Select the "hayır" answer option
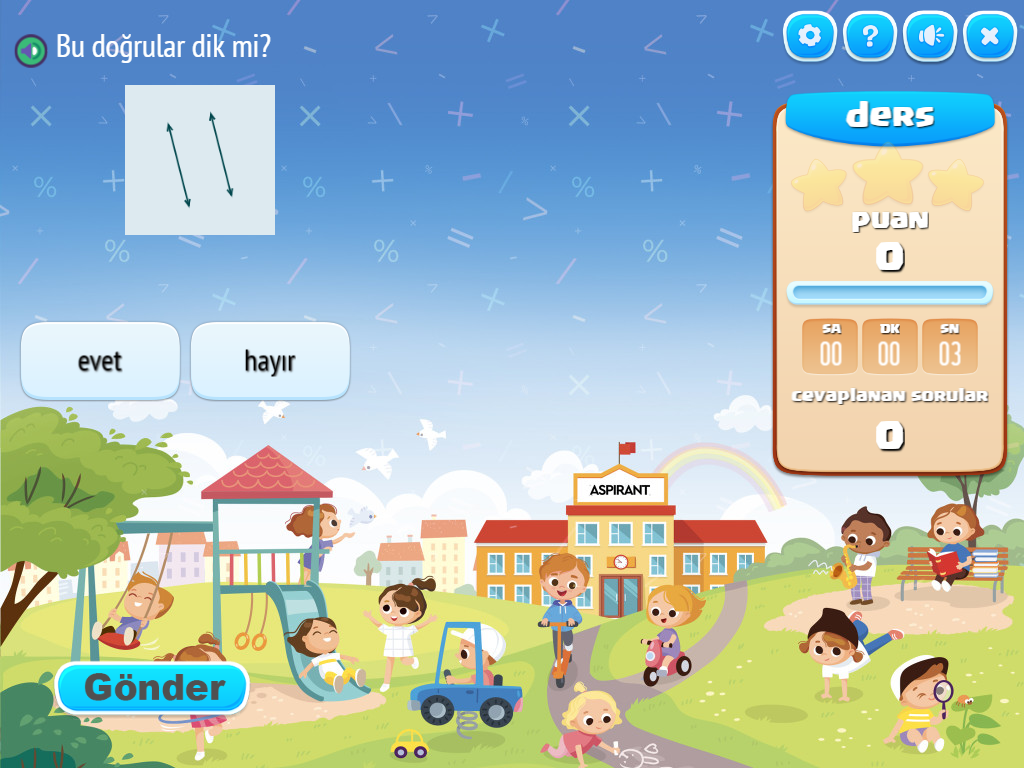This screenshot has height=768, width=1024. coord(270,361)
